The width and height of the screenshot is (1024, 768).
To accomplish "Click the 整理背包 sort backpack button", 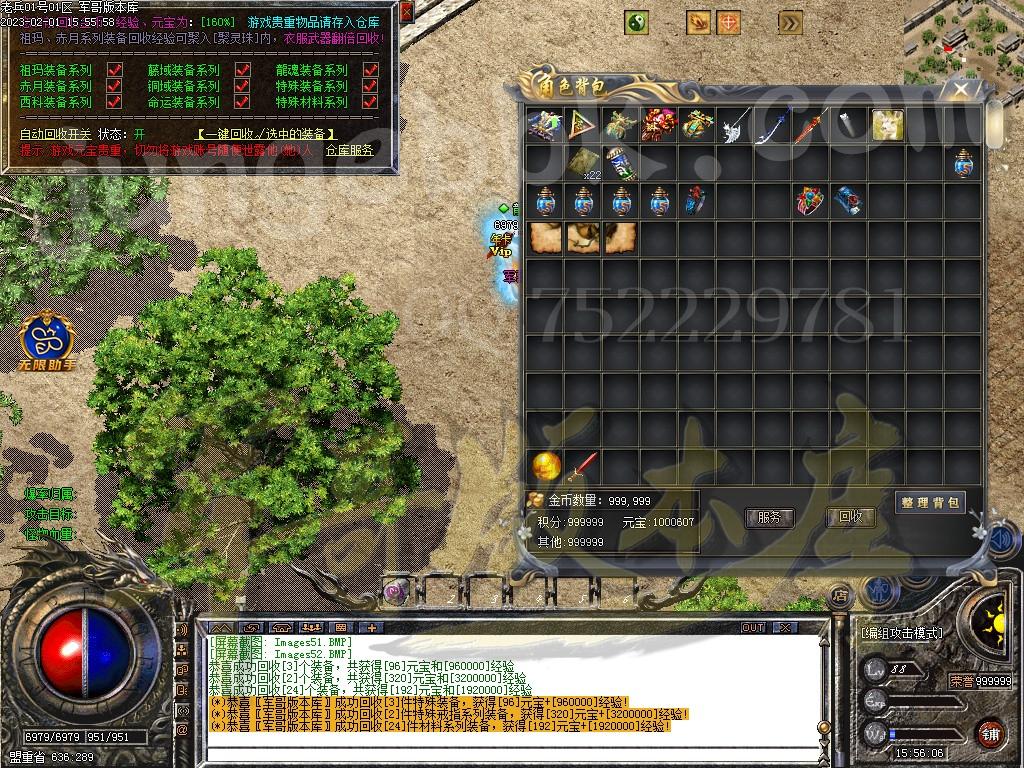I will (x=929, y=502).
